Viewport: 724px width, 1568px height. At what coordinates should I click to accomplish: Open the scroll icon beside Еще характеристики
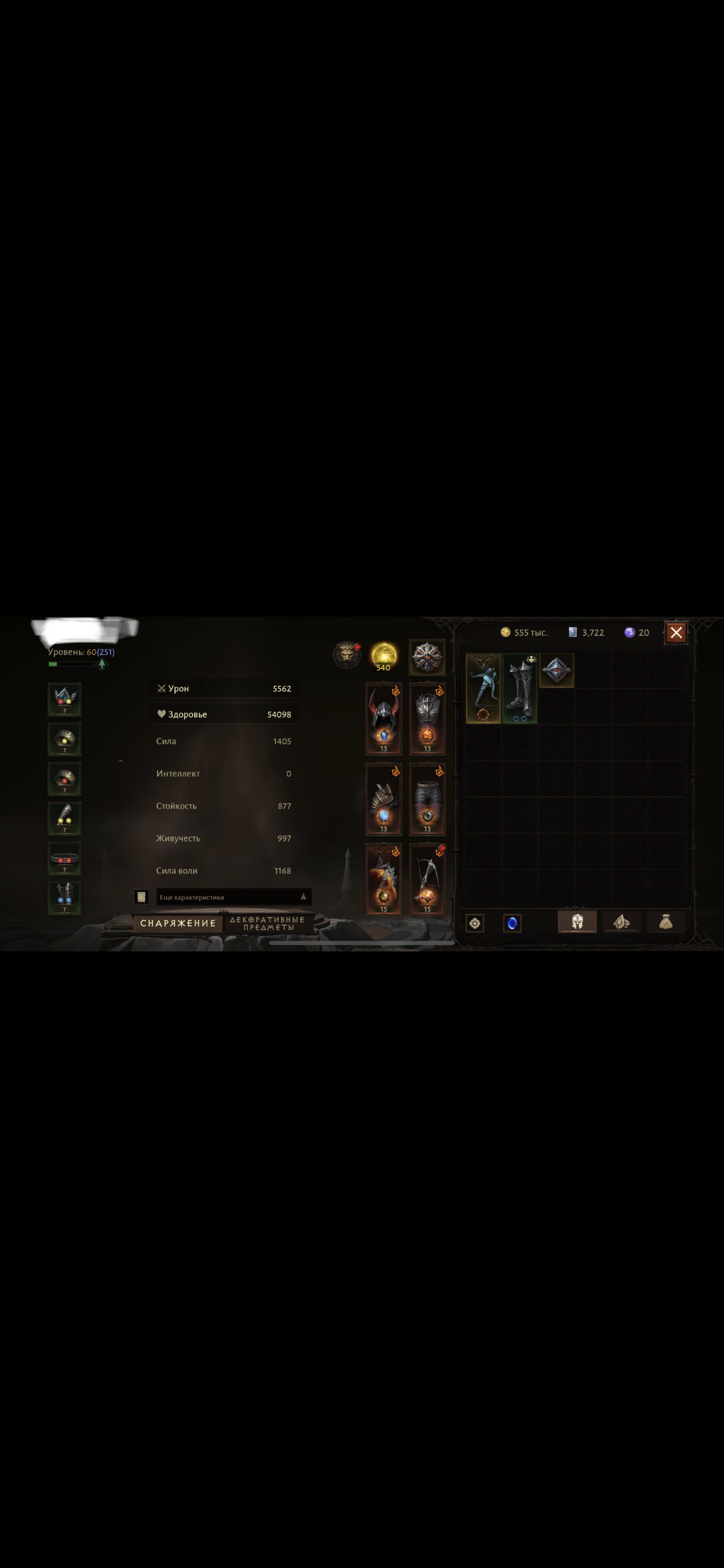141,897
